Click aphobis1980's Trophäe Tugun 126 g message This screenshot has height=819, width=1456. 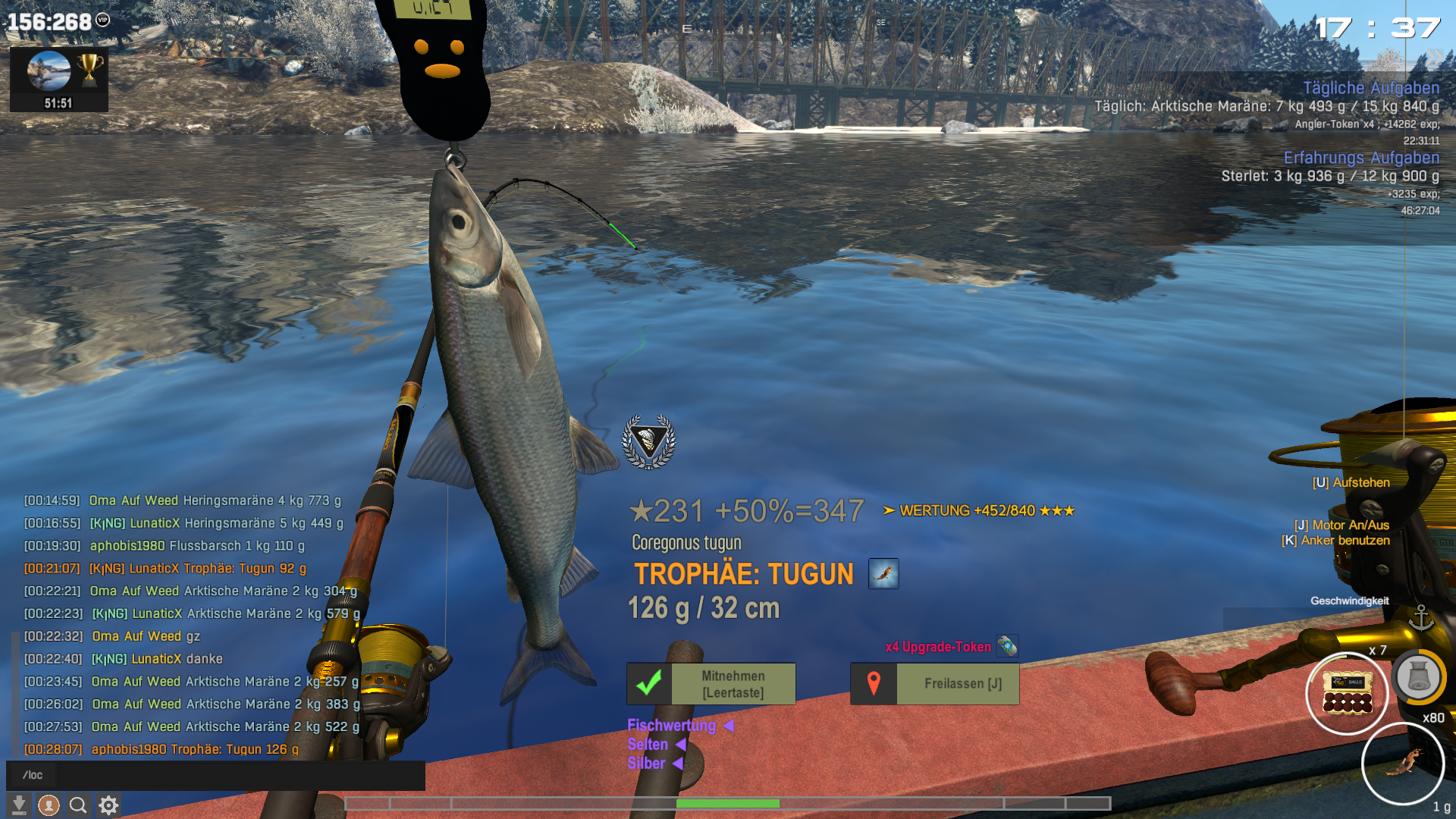click(x=195, y=749)
